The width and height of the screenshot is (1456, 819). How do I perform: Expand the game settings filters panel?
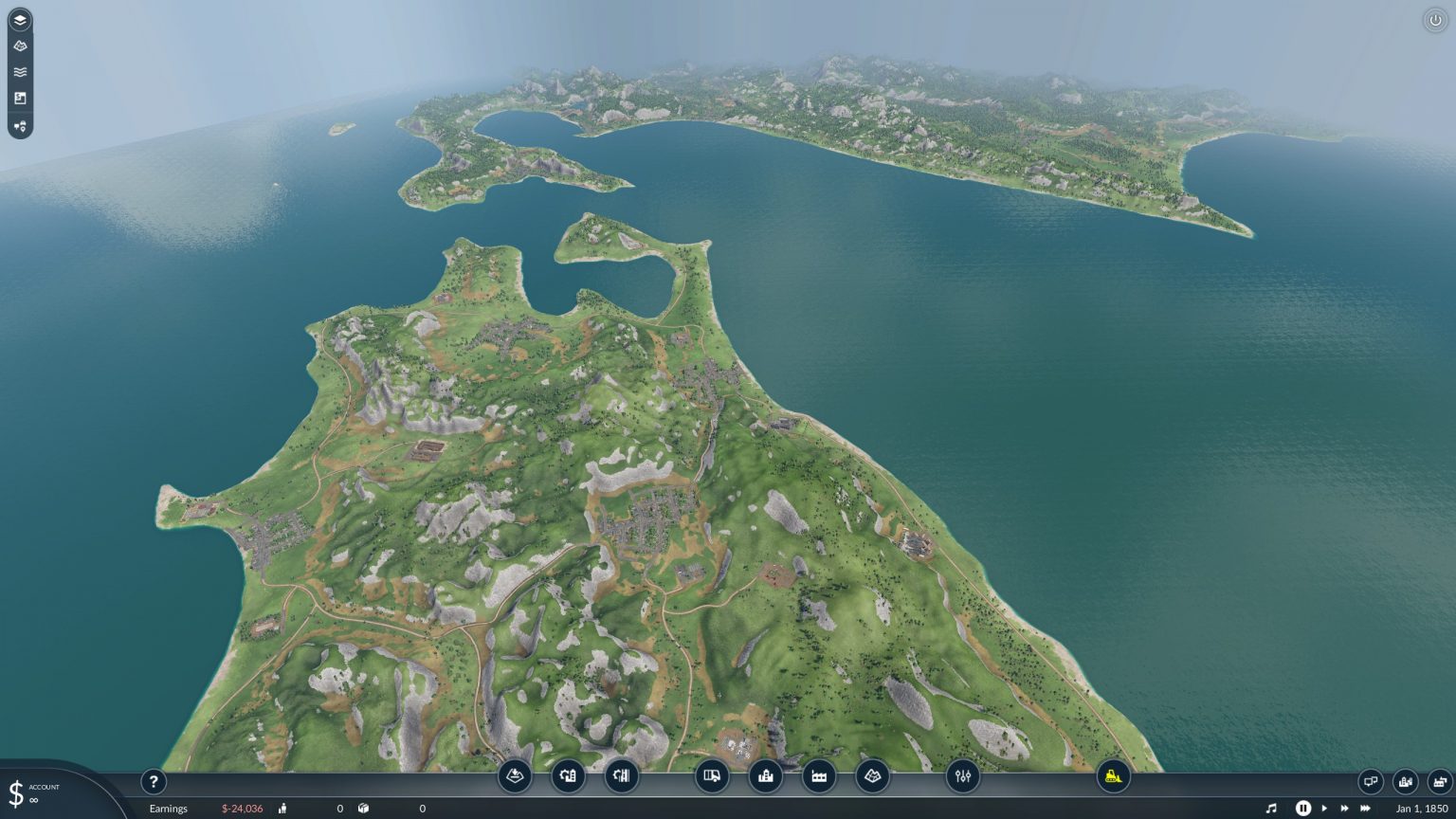963,776
